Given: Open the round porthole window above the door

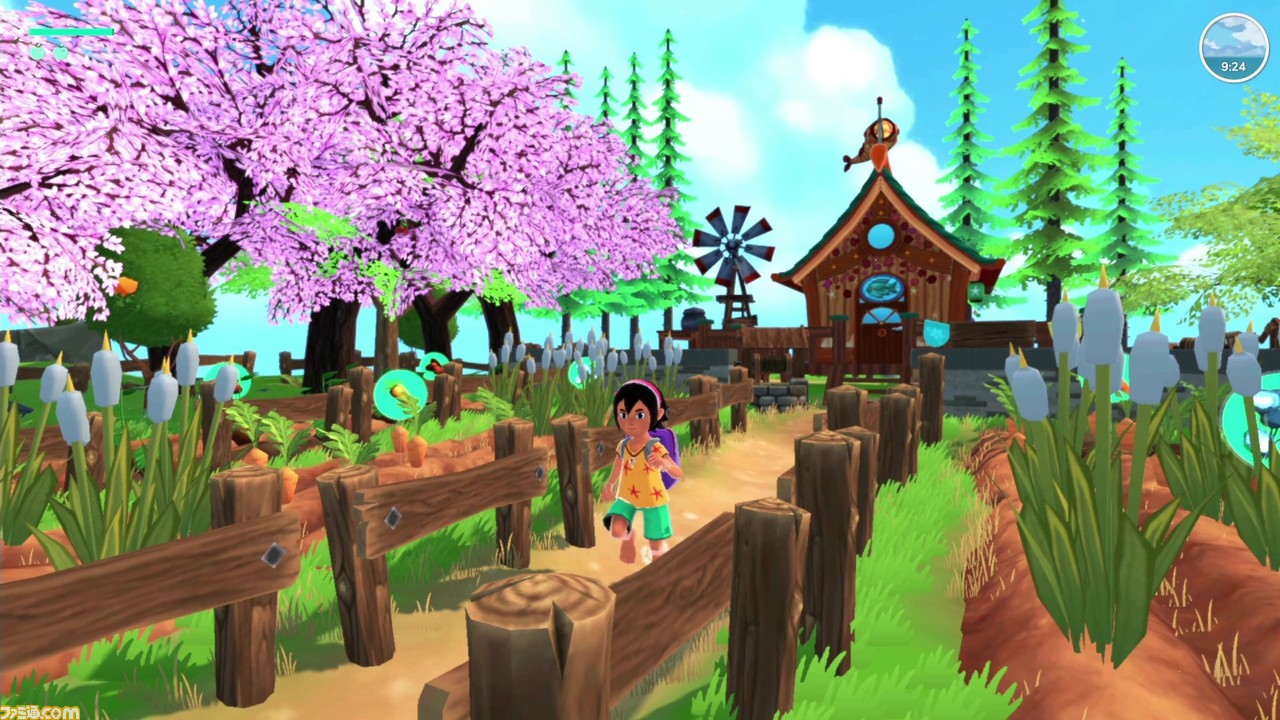Looking at the screenshot, I should 882,235.
